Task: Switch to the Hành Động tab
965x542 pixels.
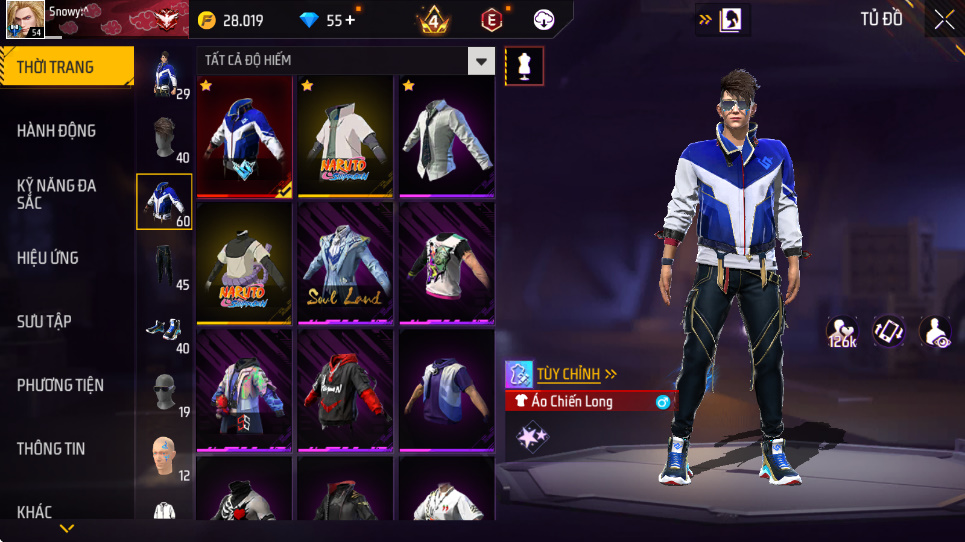Action: click(66, 131)
